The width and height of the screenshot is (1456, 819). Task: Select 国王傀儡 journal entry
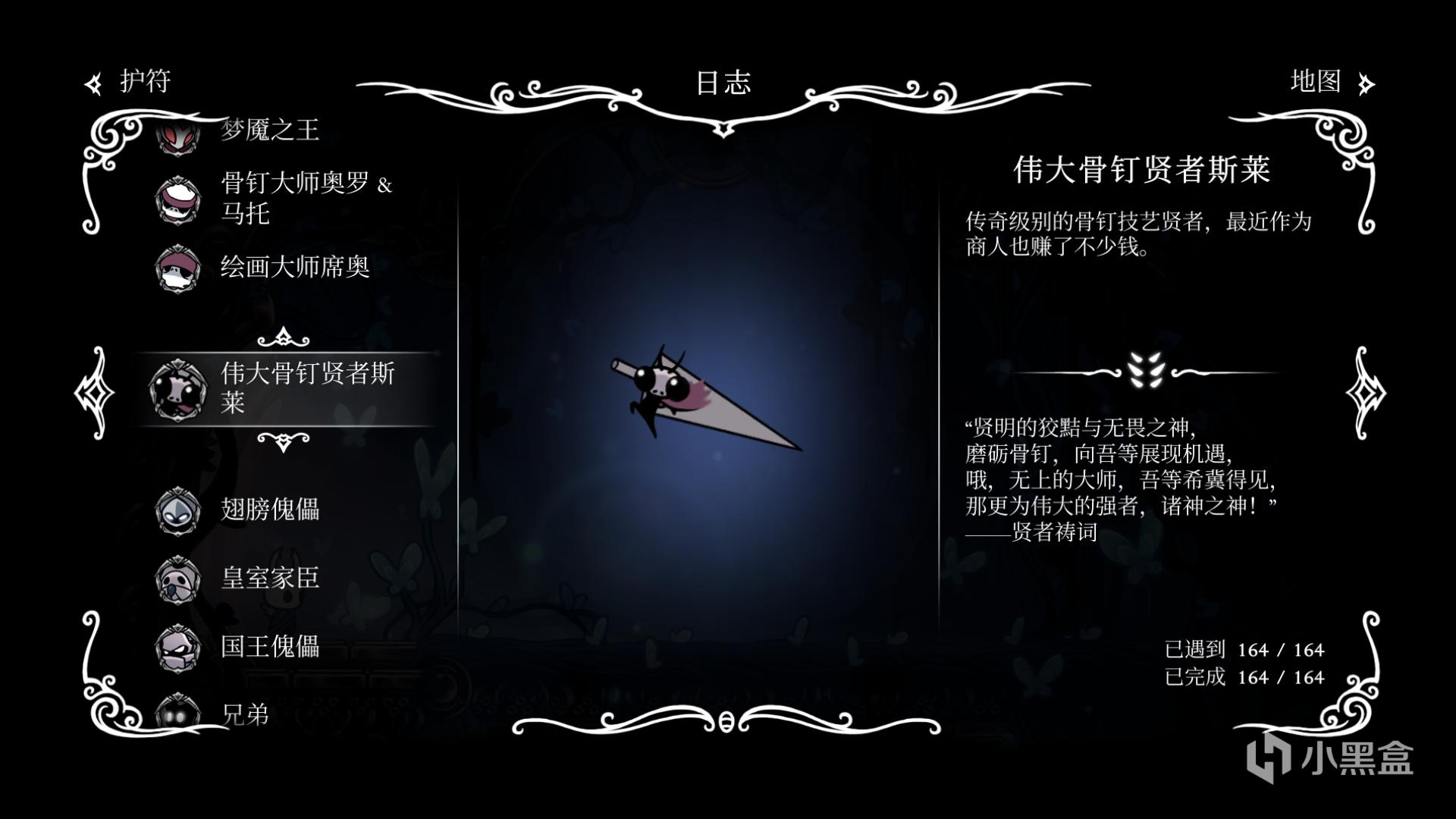(x=269, y=646)
